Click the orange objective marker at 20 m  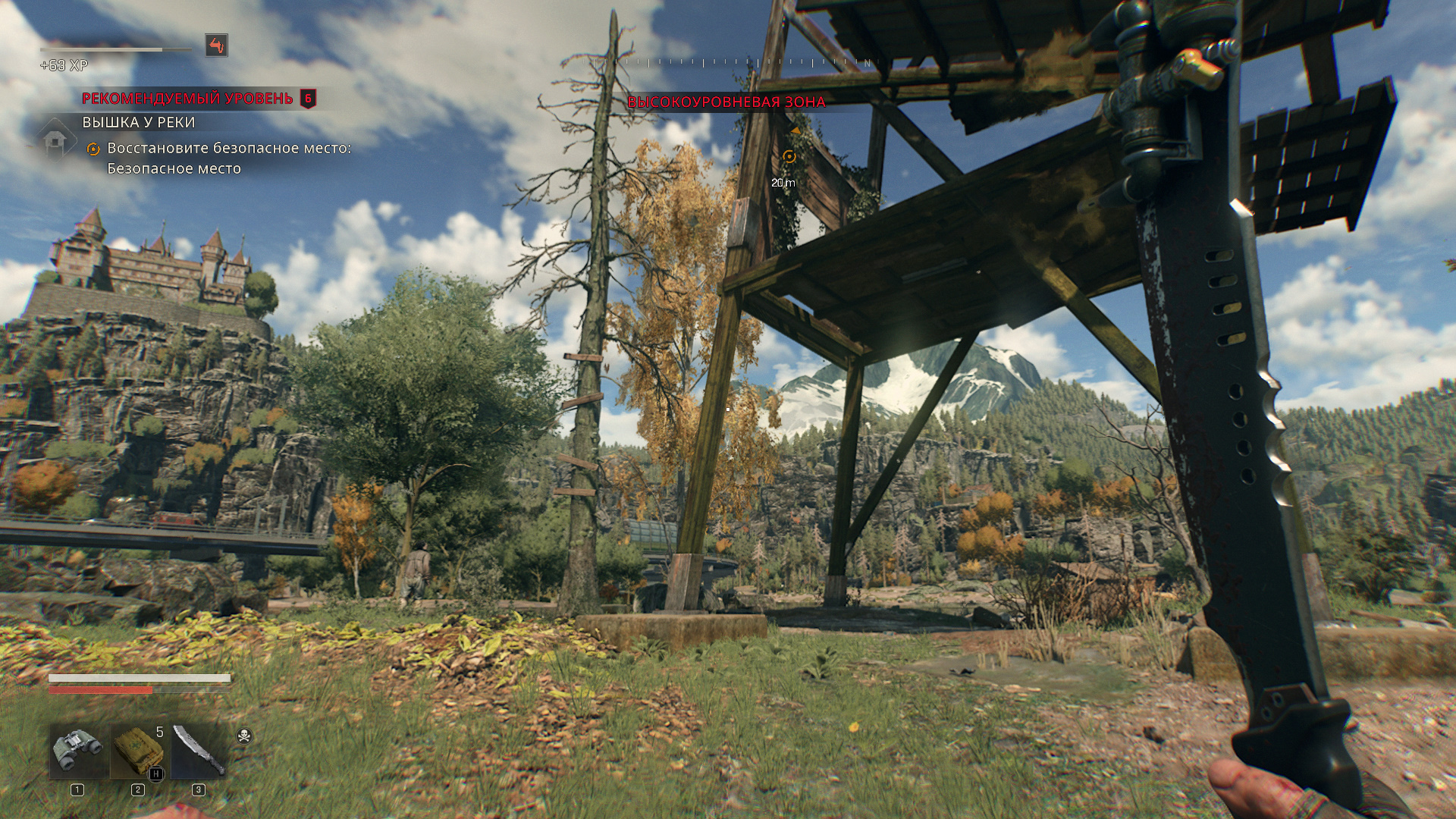(789, 156)
